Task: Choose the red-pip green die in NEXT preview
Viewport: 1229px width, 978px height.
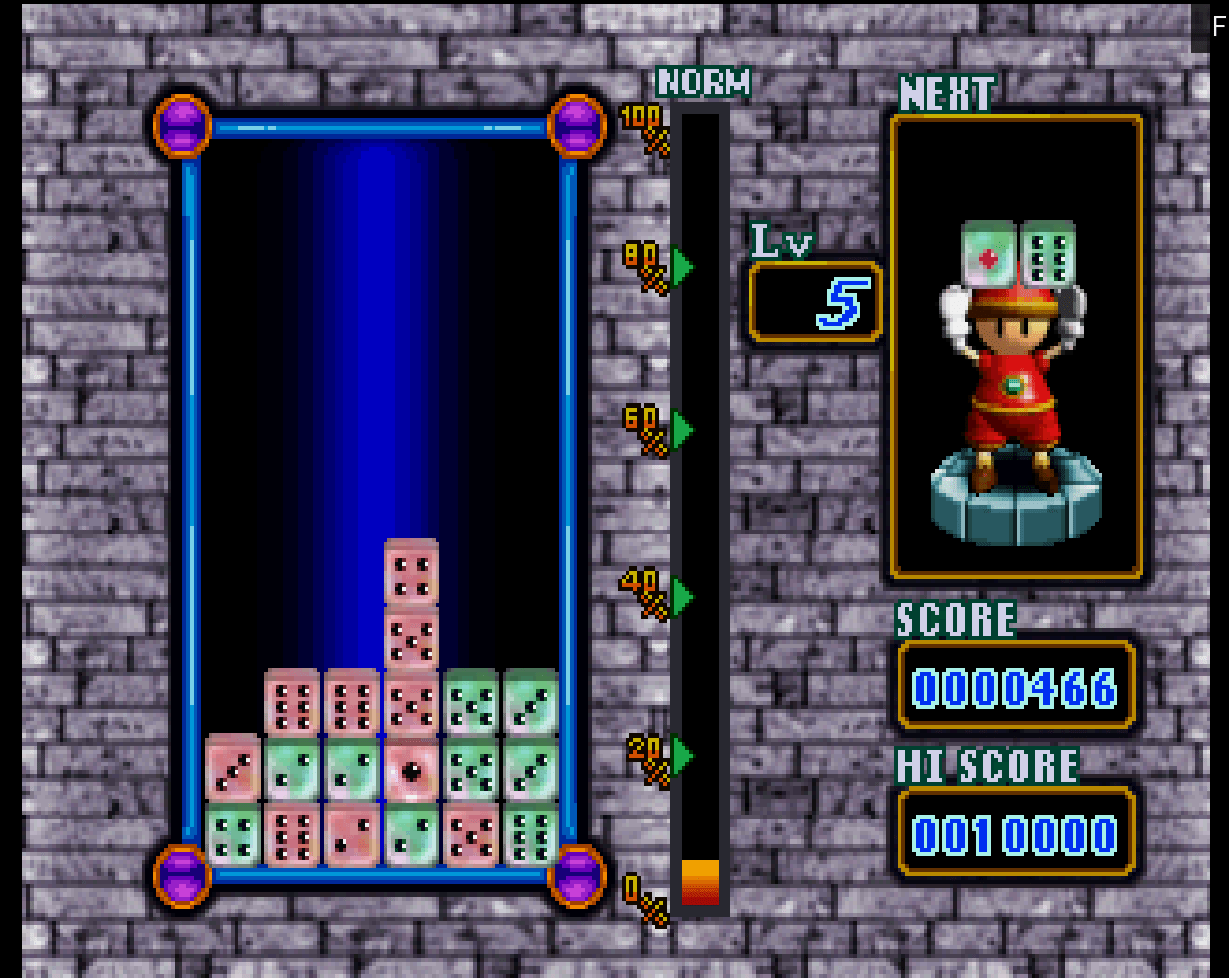Action: [x=989, y=257]
